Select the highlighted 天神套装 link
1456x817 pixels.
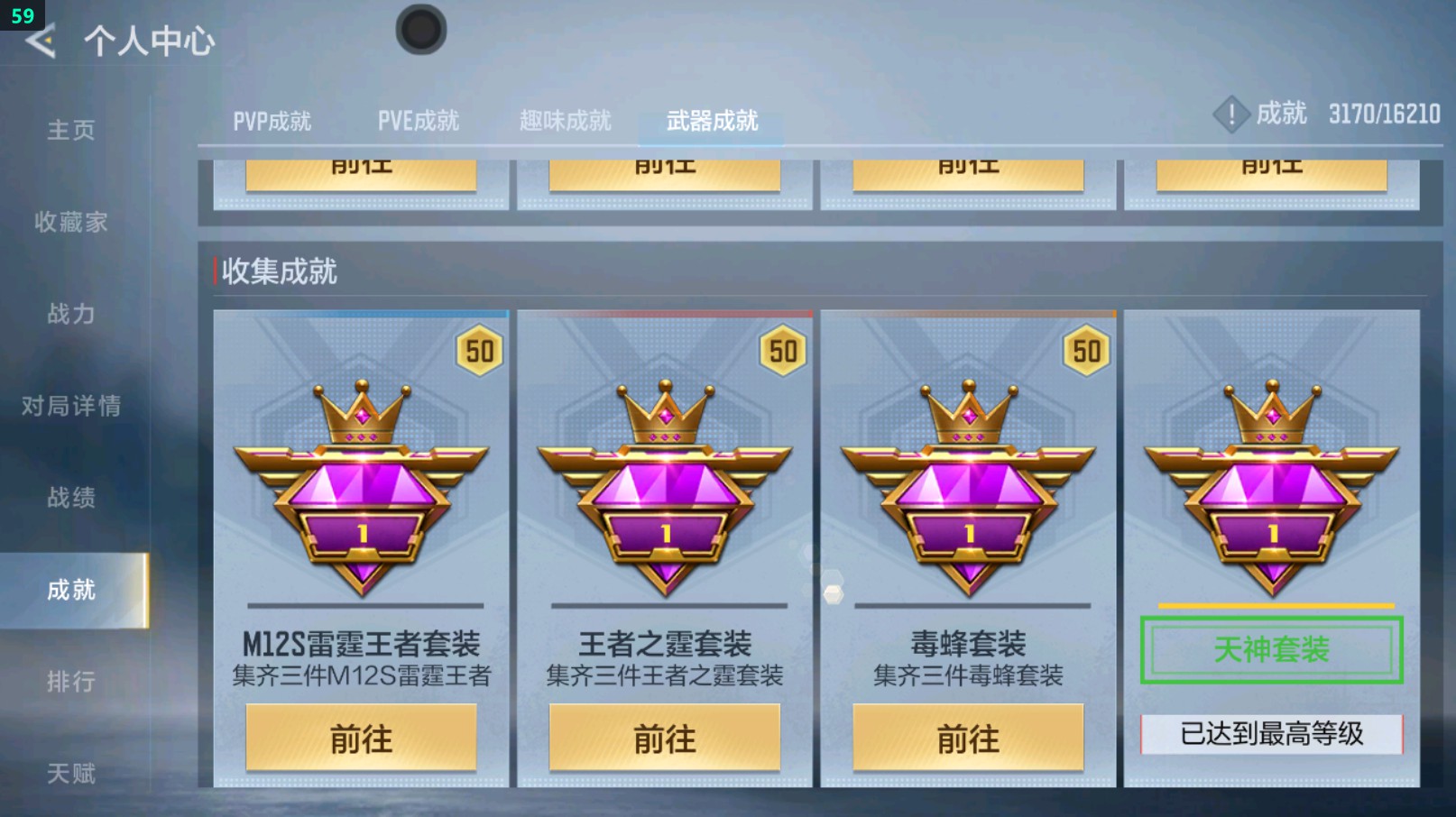coord(1272,647)
